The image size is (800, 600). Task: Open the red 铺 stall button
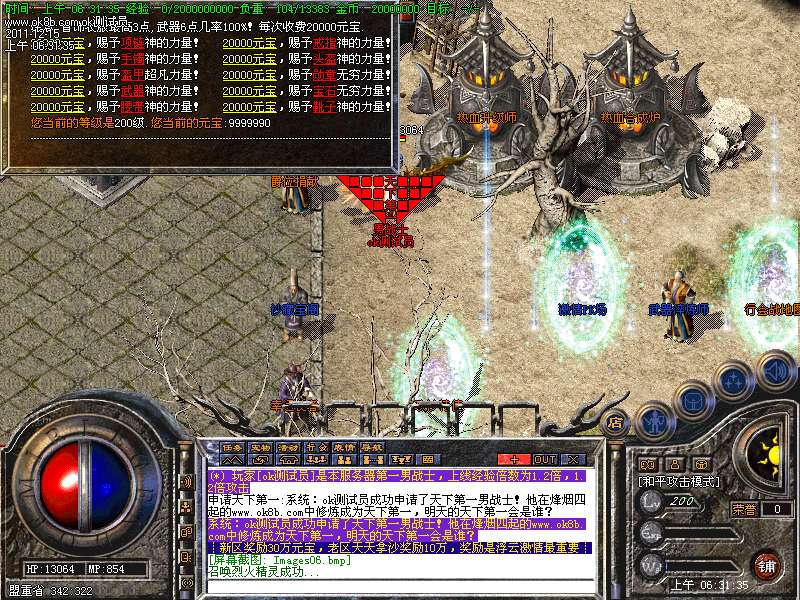pyautogui.click(x=766, y=564)
